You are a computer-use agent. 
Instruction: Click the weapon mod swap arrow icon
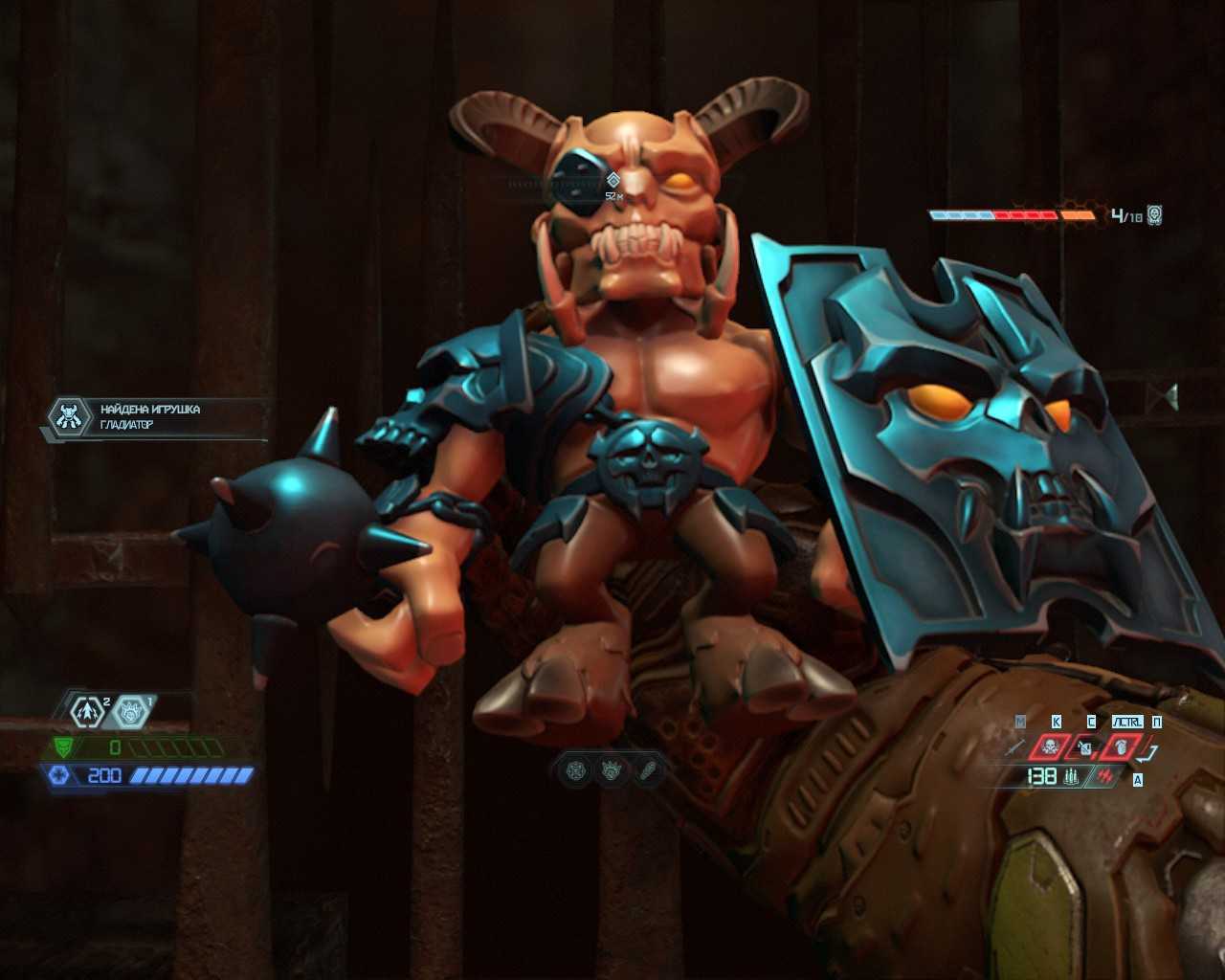[x=1149, y=753]
